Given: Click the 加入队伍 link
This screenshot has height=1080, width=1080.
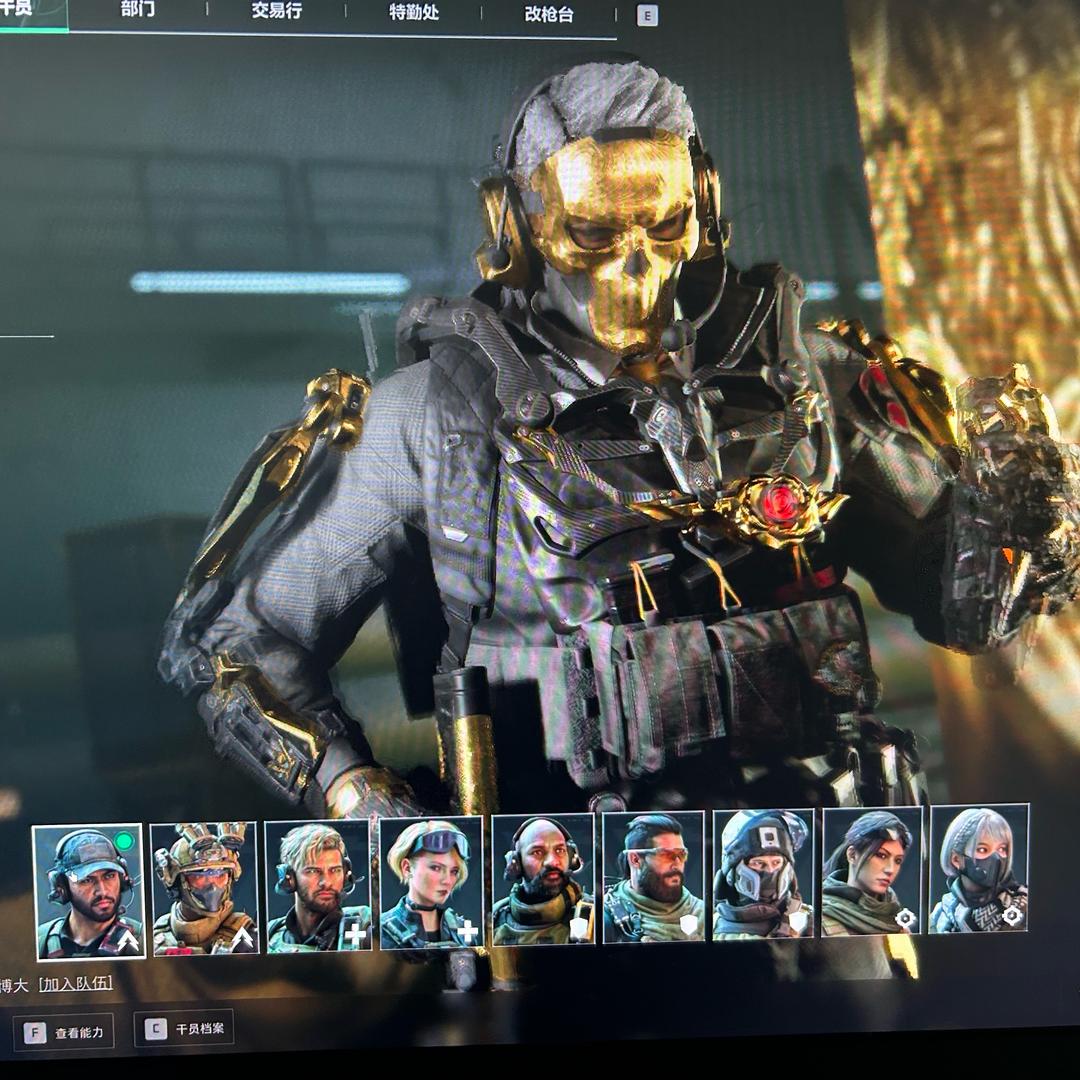Looking at the screenshot, I should pyautogui.click(x=75, y=983).
